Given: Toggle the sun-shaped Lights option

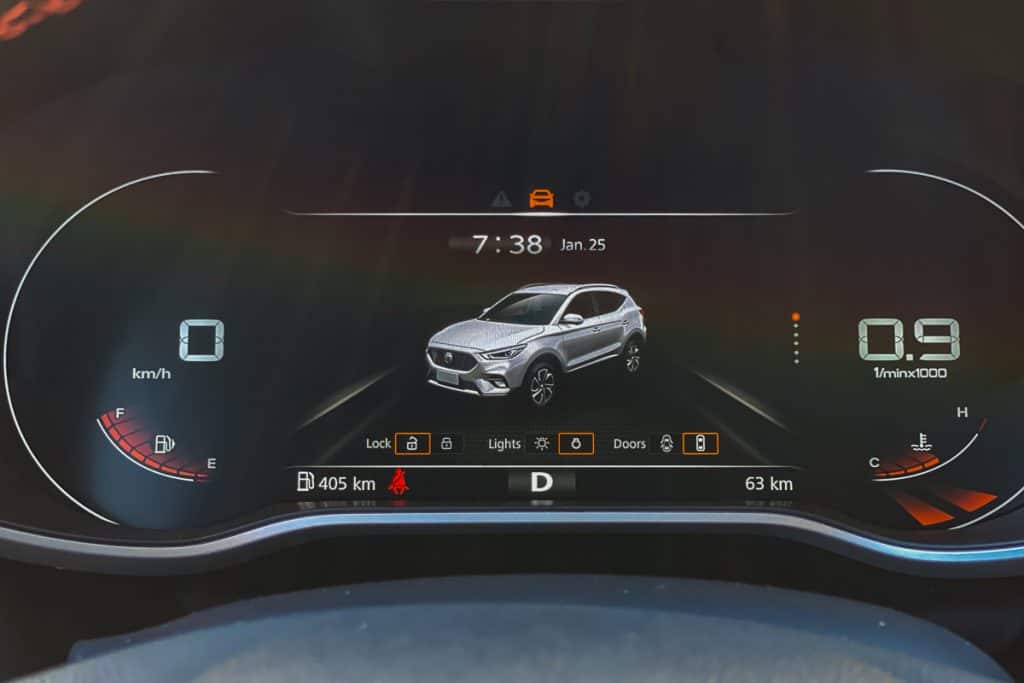Looking at the screenshot, I should point(542,443).
